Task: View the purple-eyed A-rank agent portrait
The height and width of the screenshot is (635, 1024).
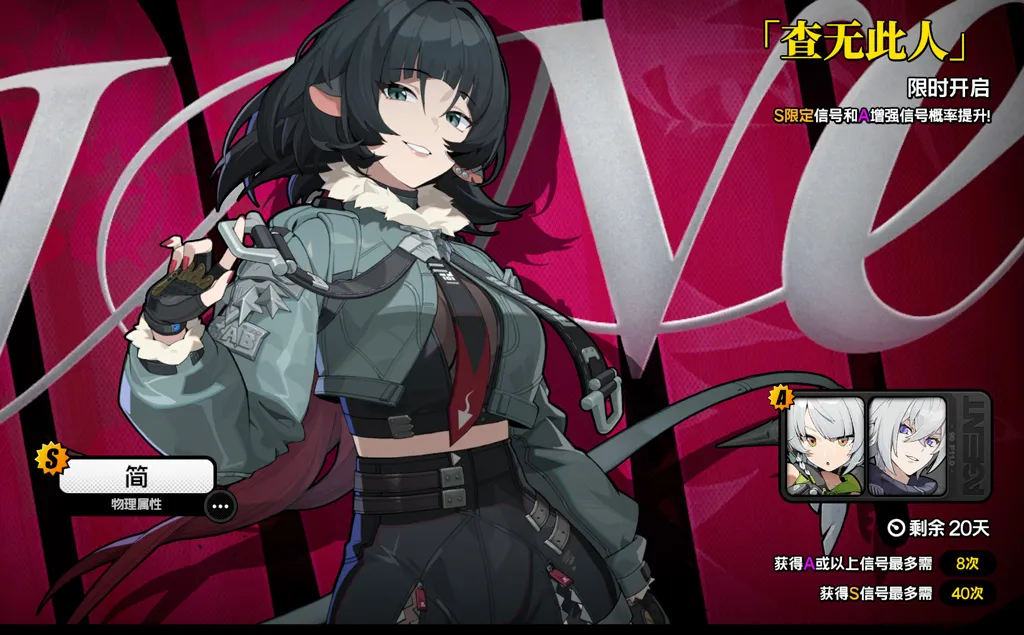Action: tap(906, 446)
